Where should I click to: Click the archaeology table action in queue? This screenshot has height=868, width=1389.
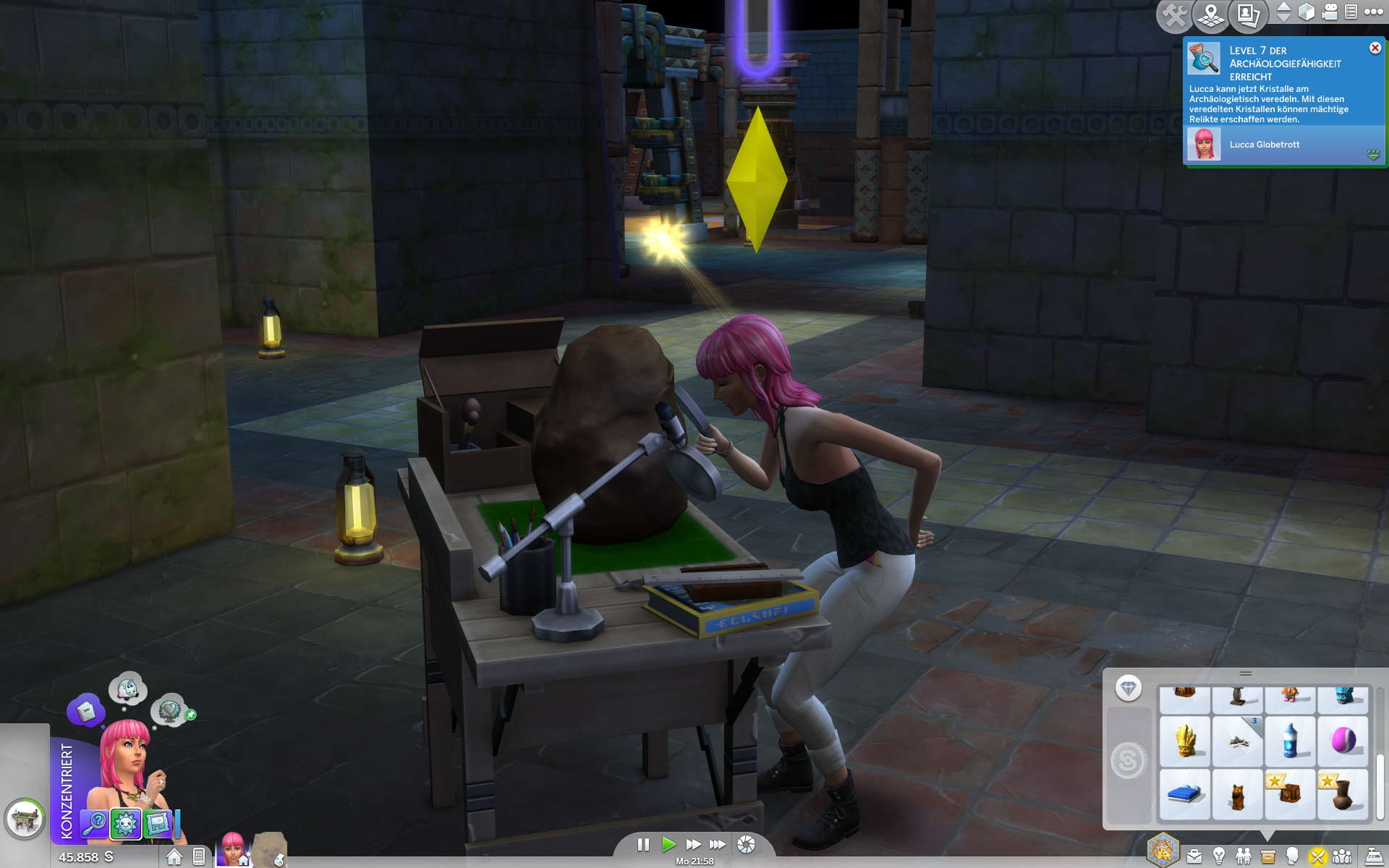point(25,820)
